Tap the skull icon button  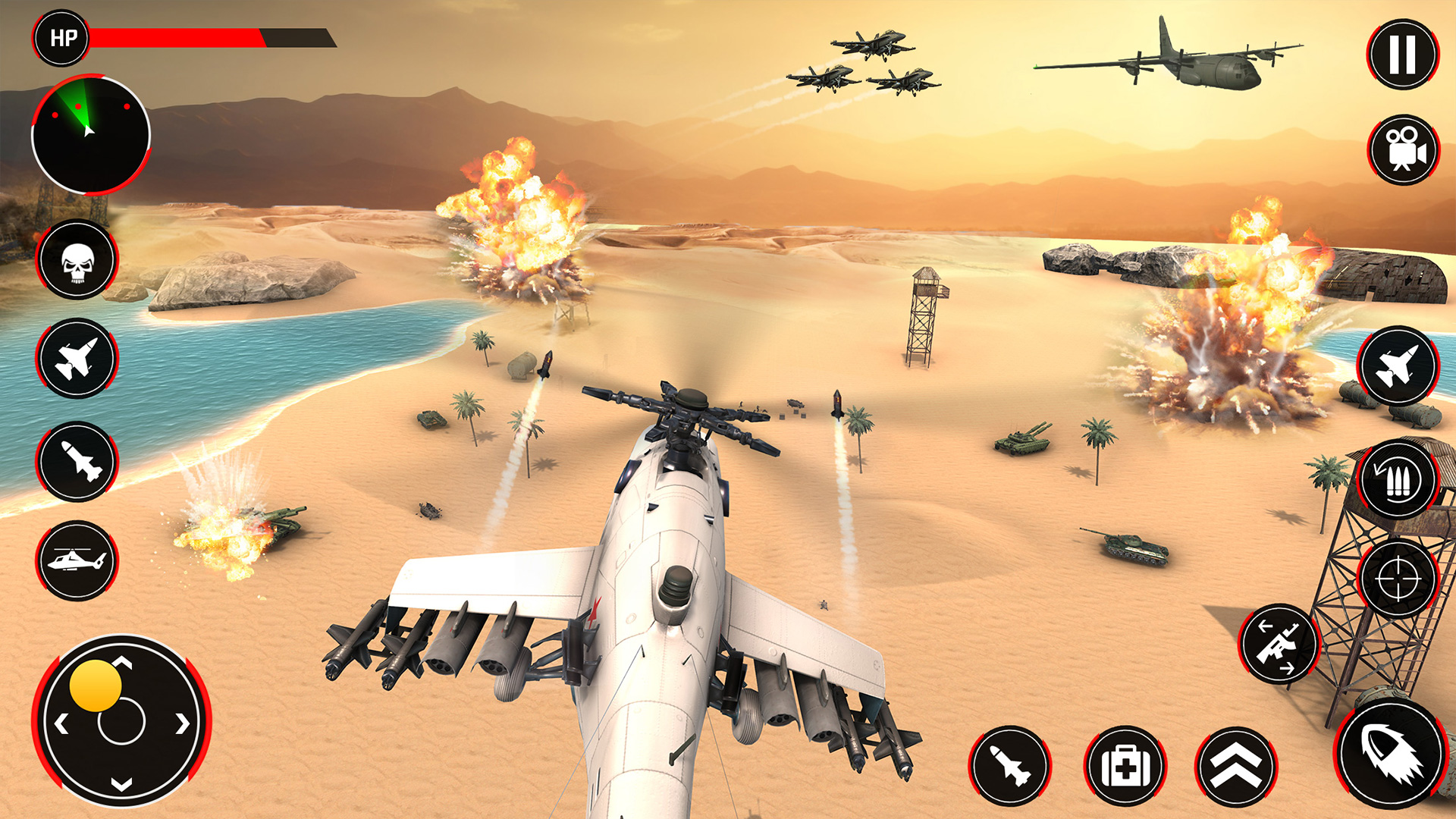click(77, 260)
